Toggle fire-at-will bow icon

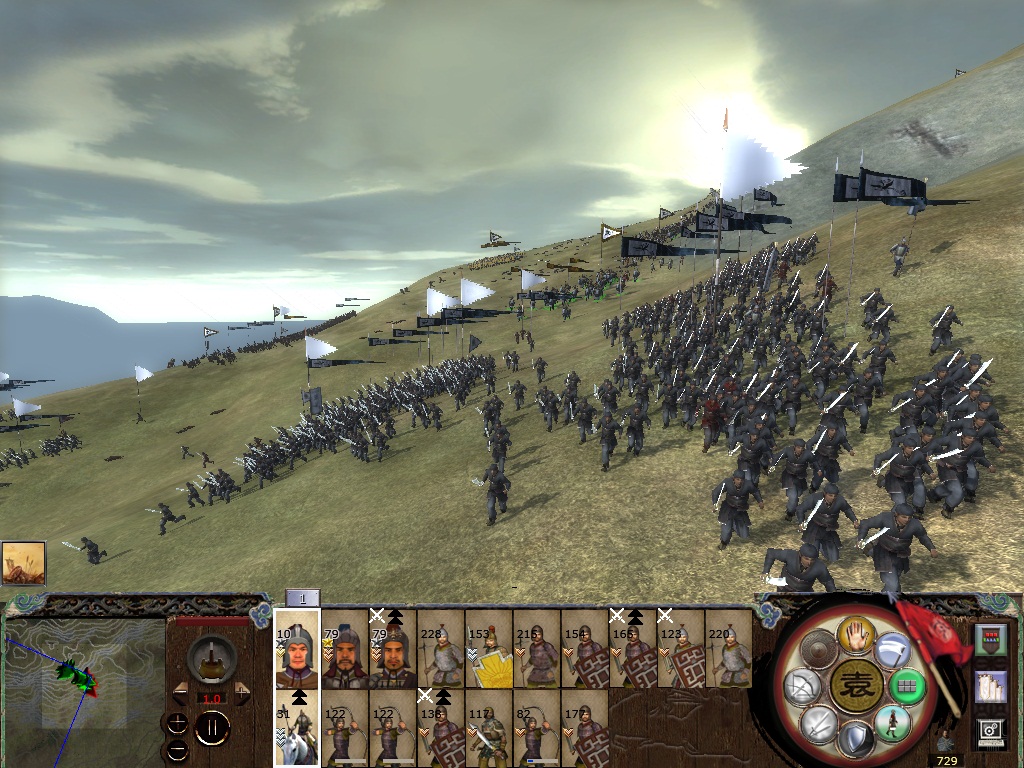[803, 687]
